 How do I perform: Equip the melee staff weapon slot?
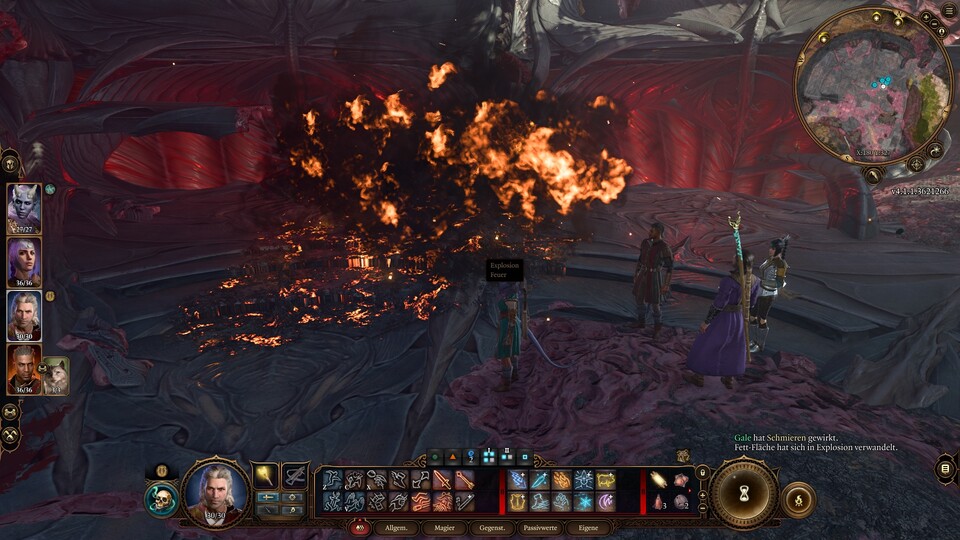click(266, 475)
